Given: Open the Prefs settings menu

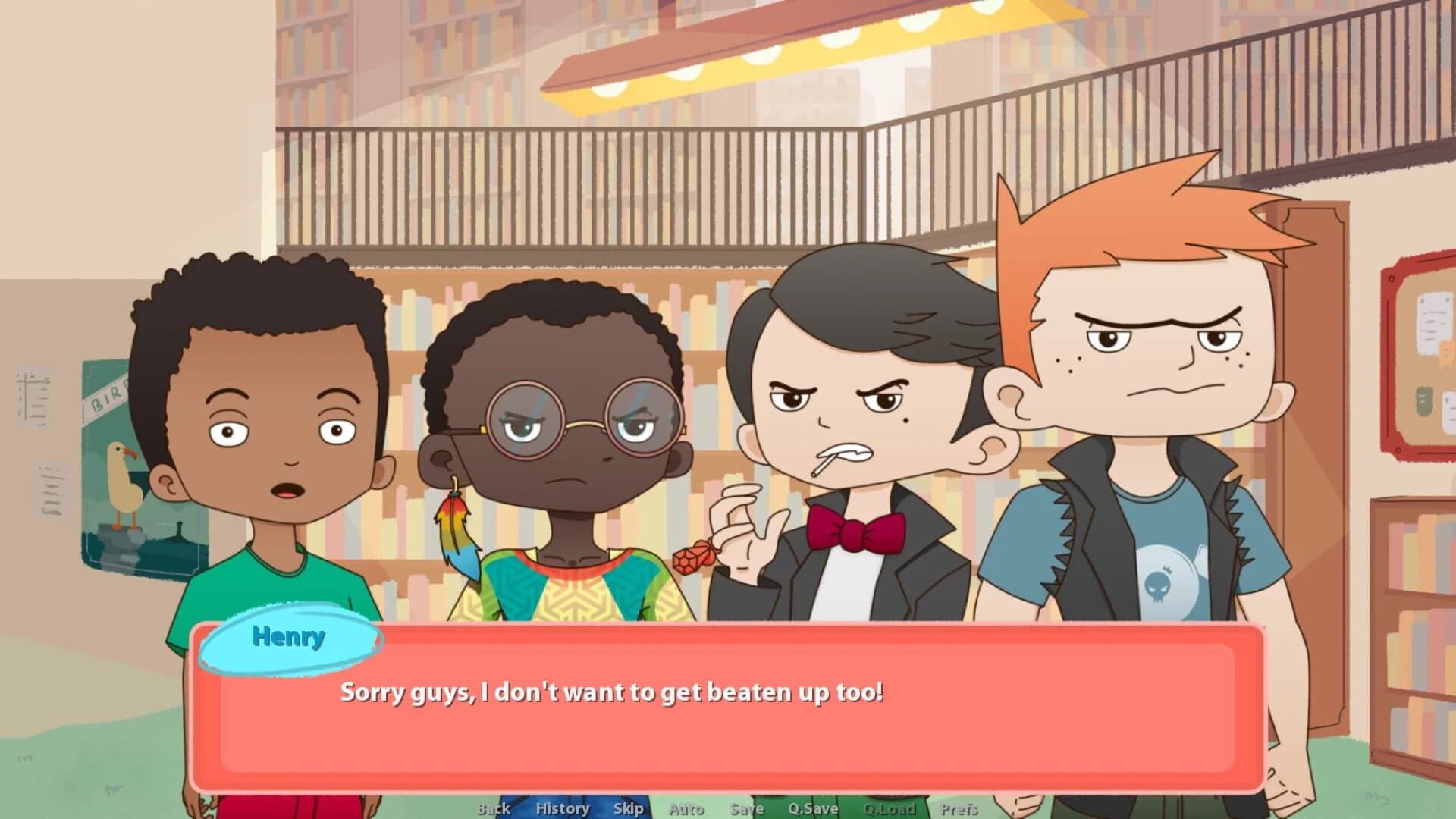Looking at the screenshot, I should pyautogui.click(x=960, y=808).
